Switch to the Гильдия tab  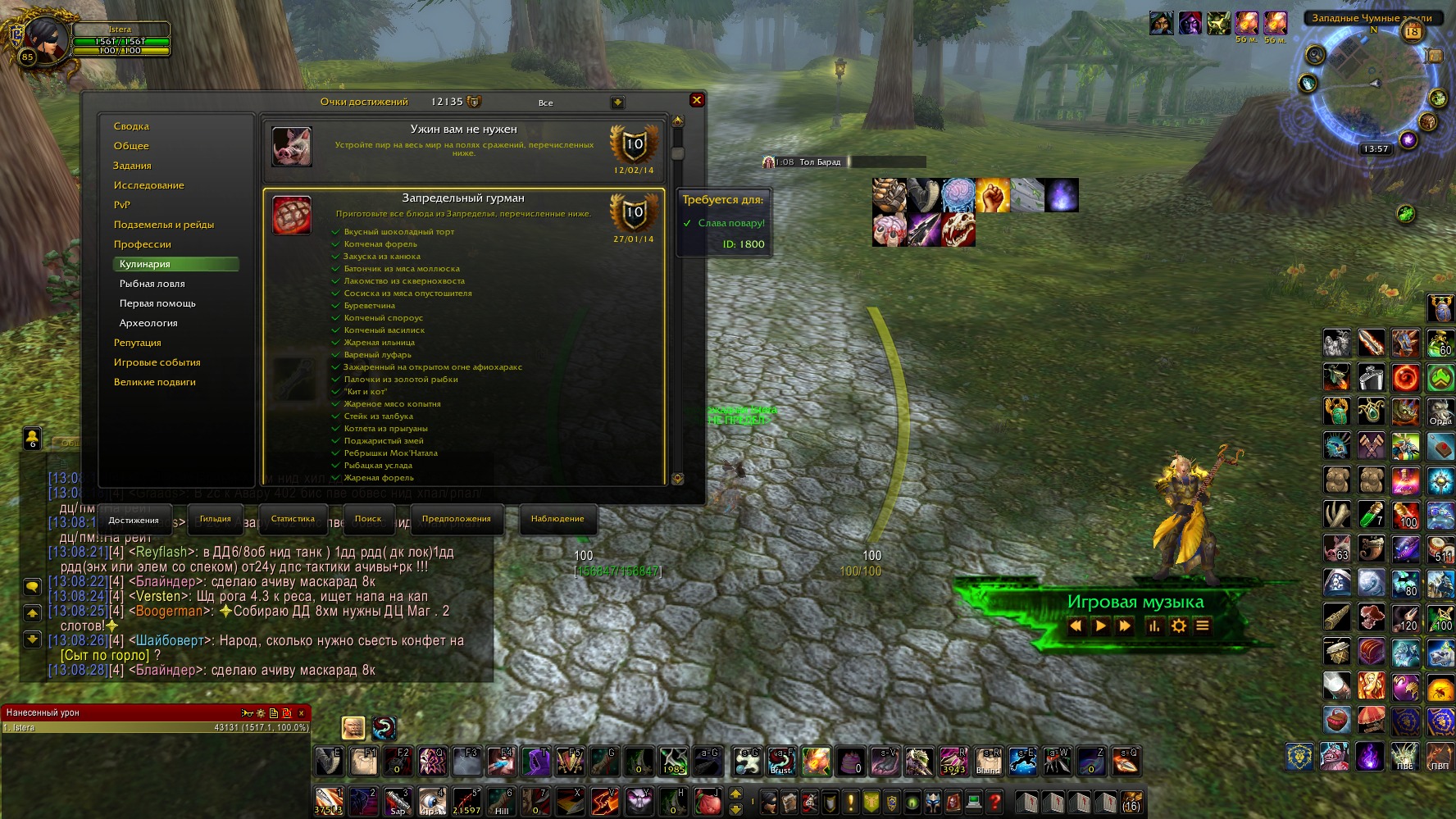pos(215,519)
